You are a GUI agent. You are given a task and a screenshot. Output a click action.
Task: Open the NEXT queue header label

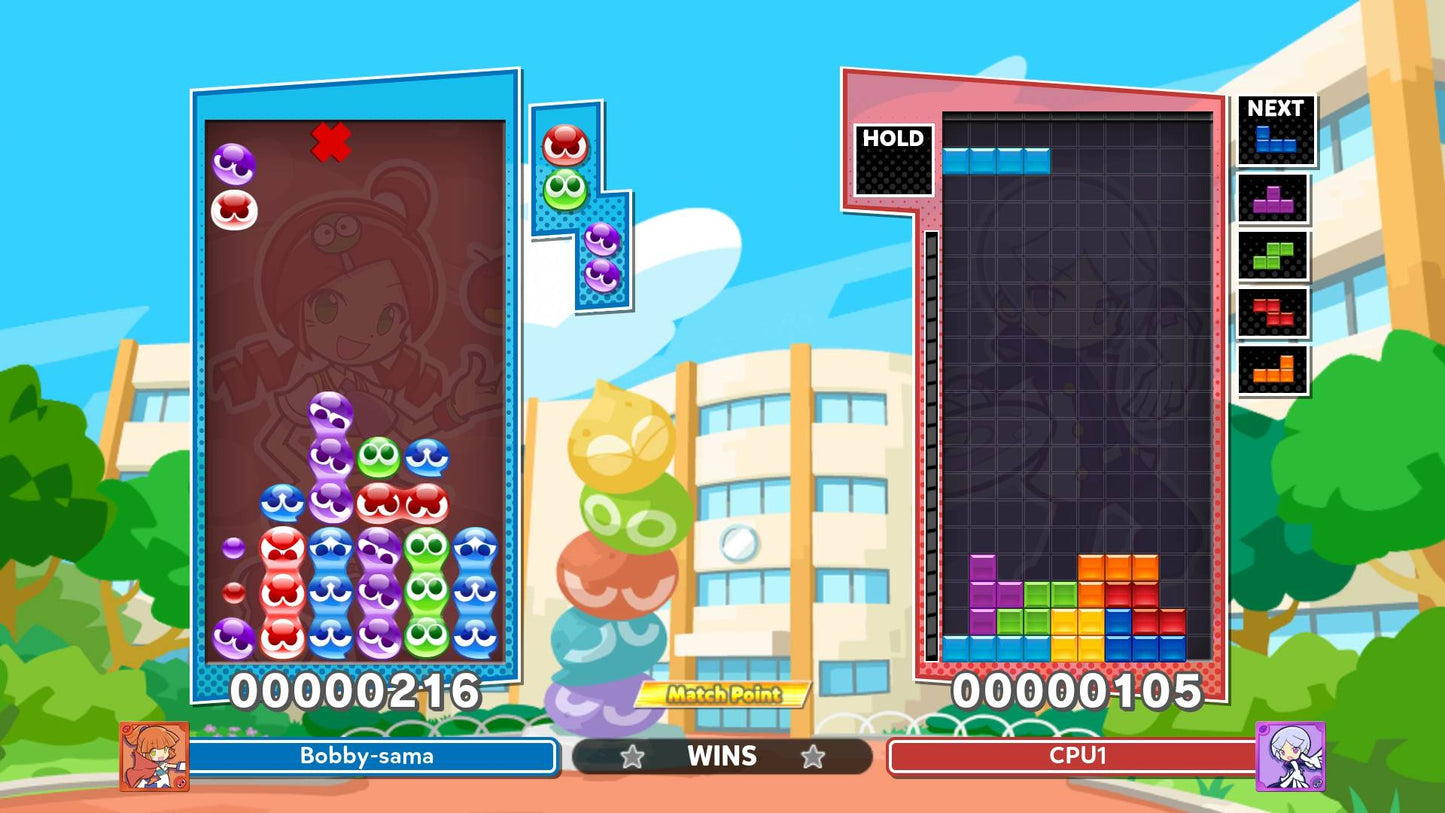click(x=1275, y=109)
